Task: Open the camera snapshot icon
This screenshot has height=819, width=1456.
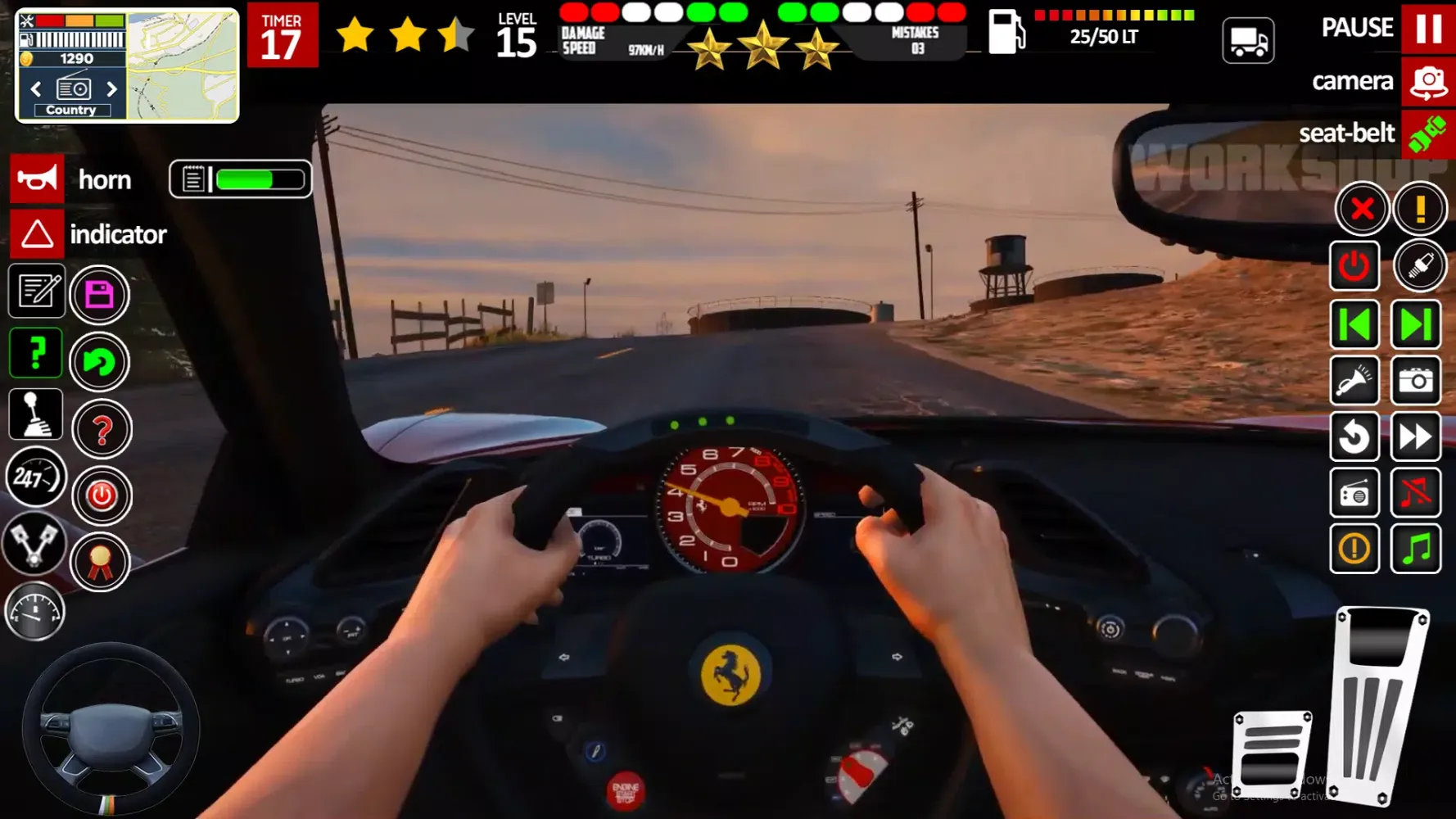Action: pos(1418,382)
